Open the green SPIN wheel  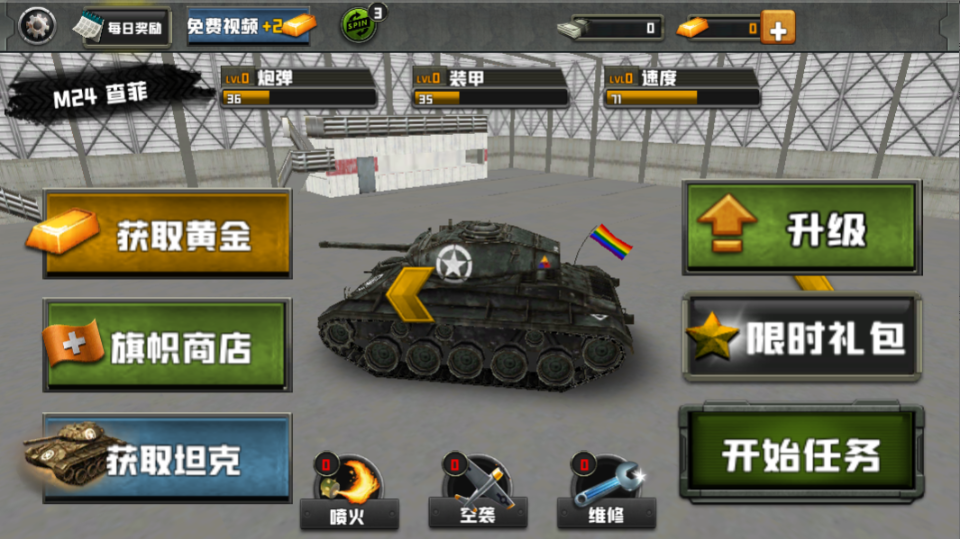click(x=360, y=24)
